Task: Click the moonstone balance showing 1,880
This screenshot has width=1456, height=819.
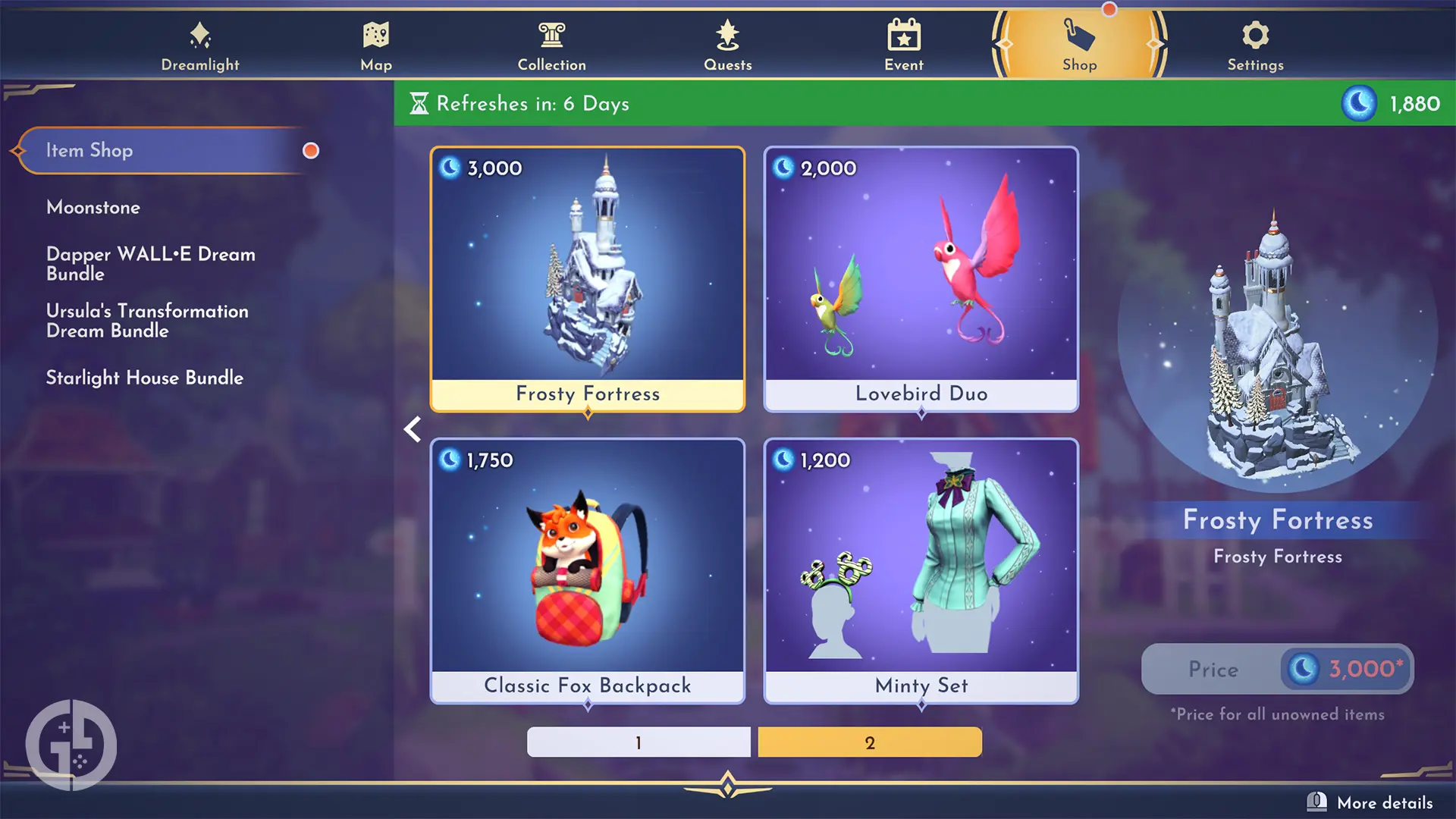Action: pyautogui.click(x=1395, y=104)
